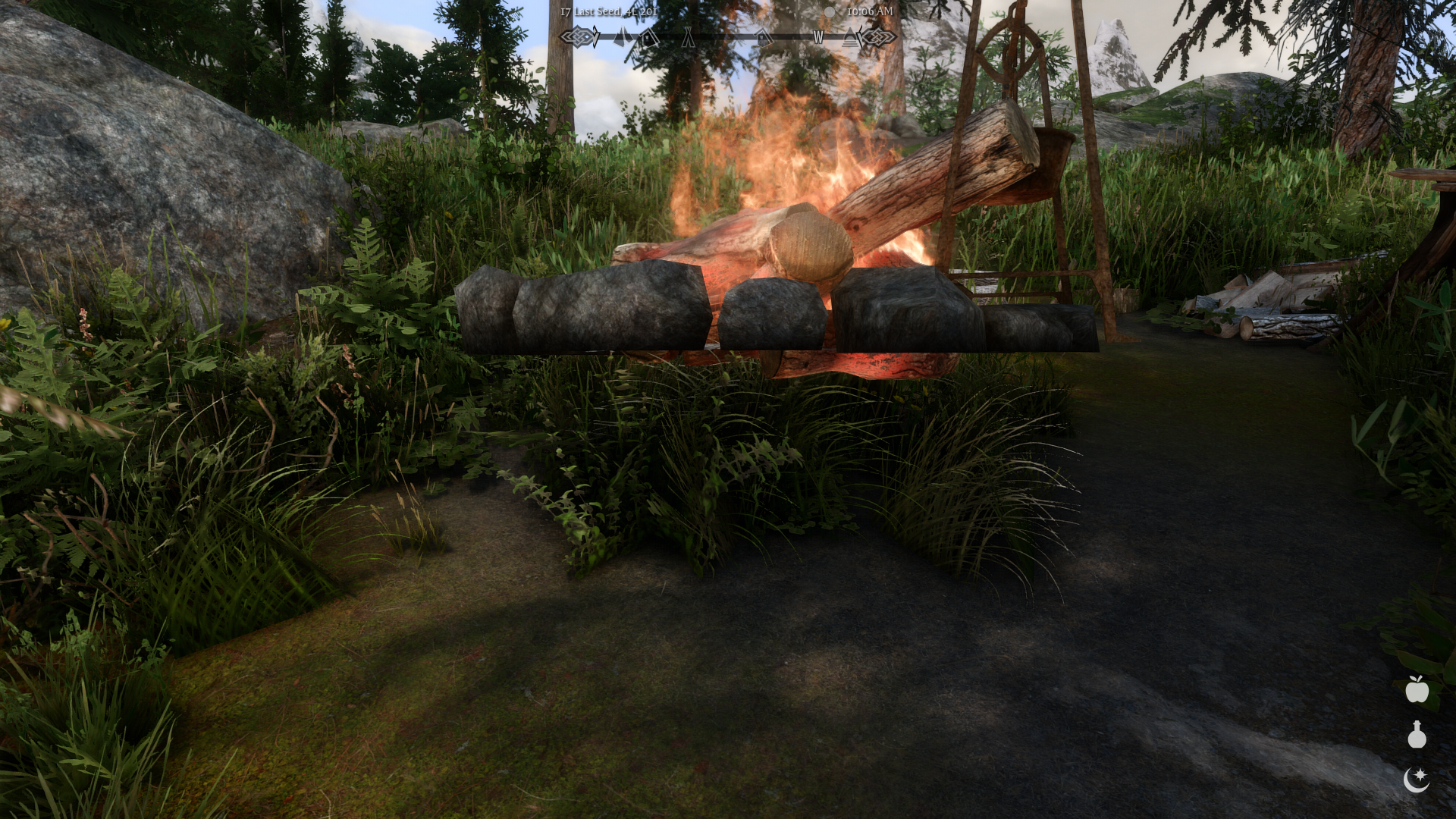Click the leftmost hut settlement marker on the compass
This screenshot has width=1456, height=819.
tap(648, 37)
